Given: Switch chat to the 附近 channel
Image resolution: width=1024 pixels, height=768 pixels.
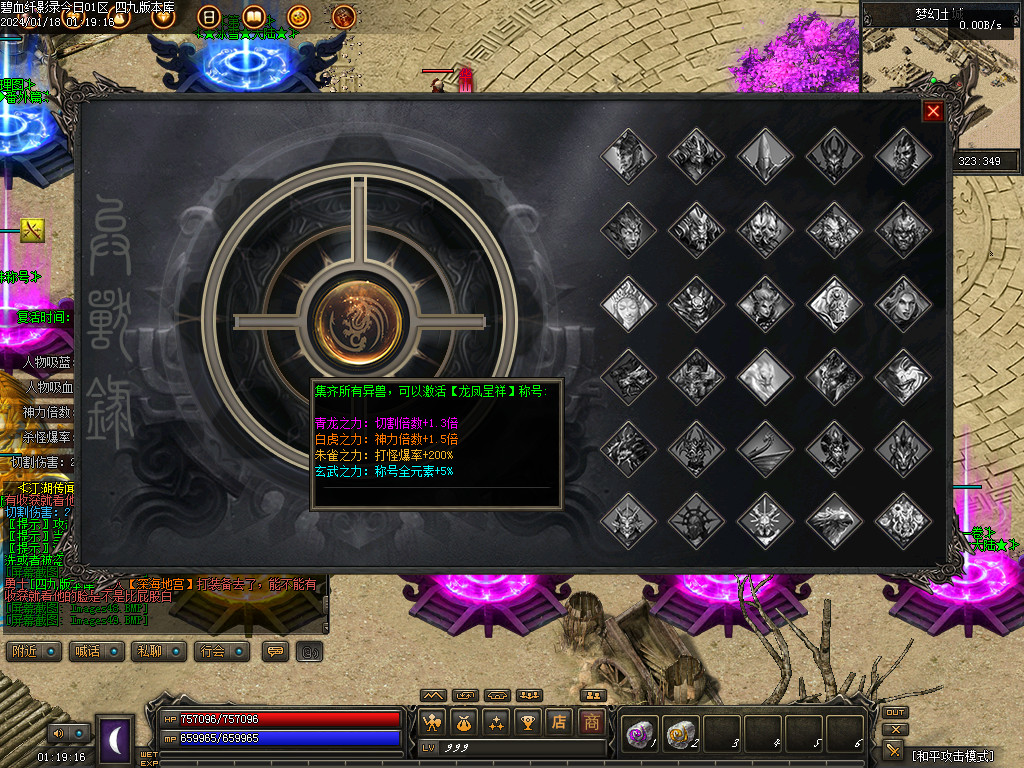Looking at the screenshot, I should click(36, 651).
